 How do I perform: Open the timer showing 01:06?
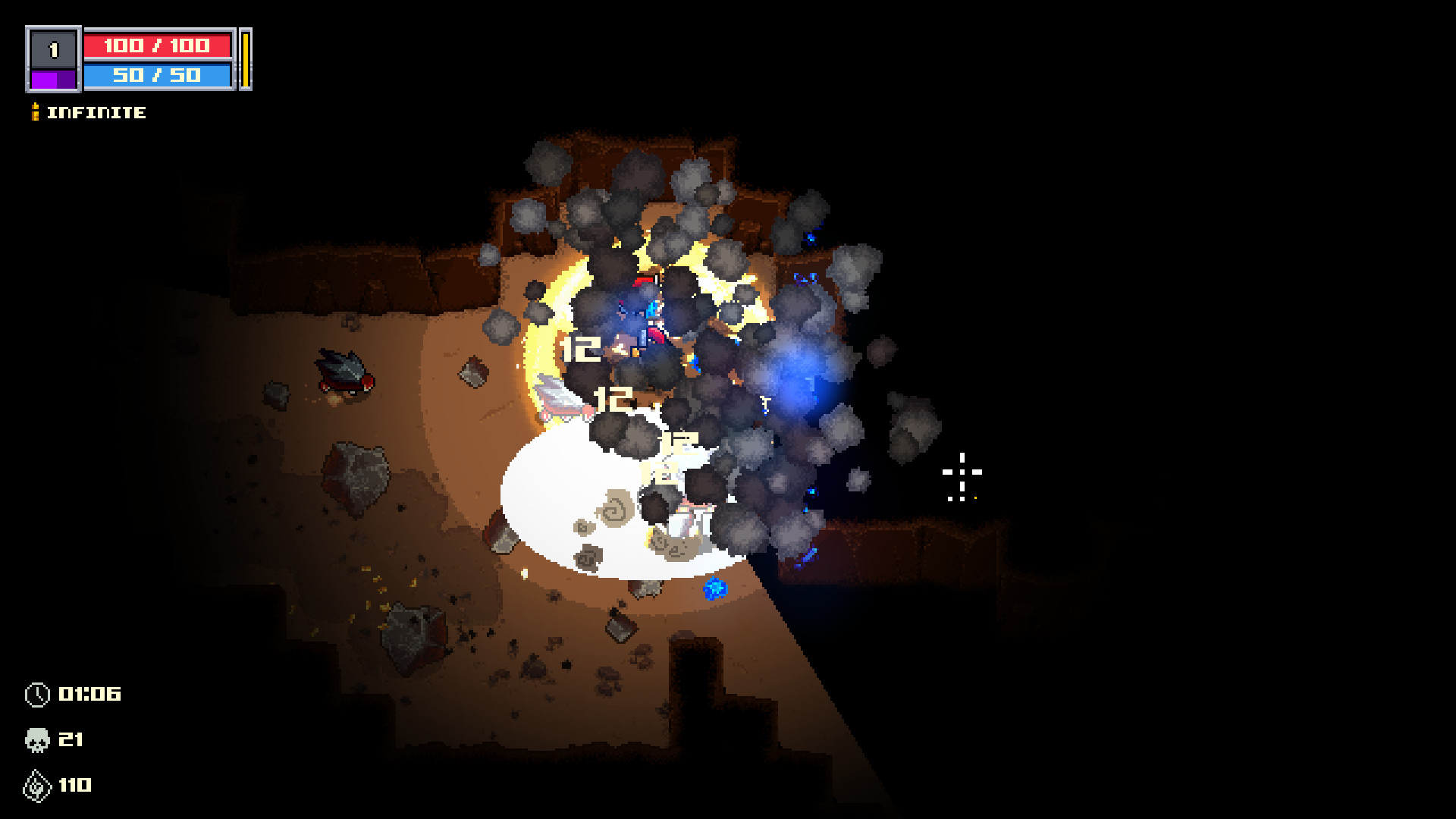(x=89, y=693)
